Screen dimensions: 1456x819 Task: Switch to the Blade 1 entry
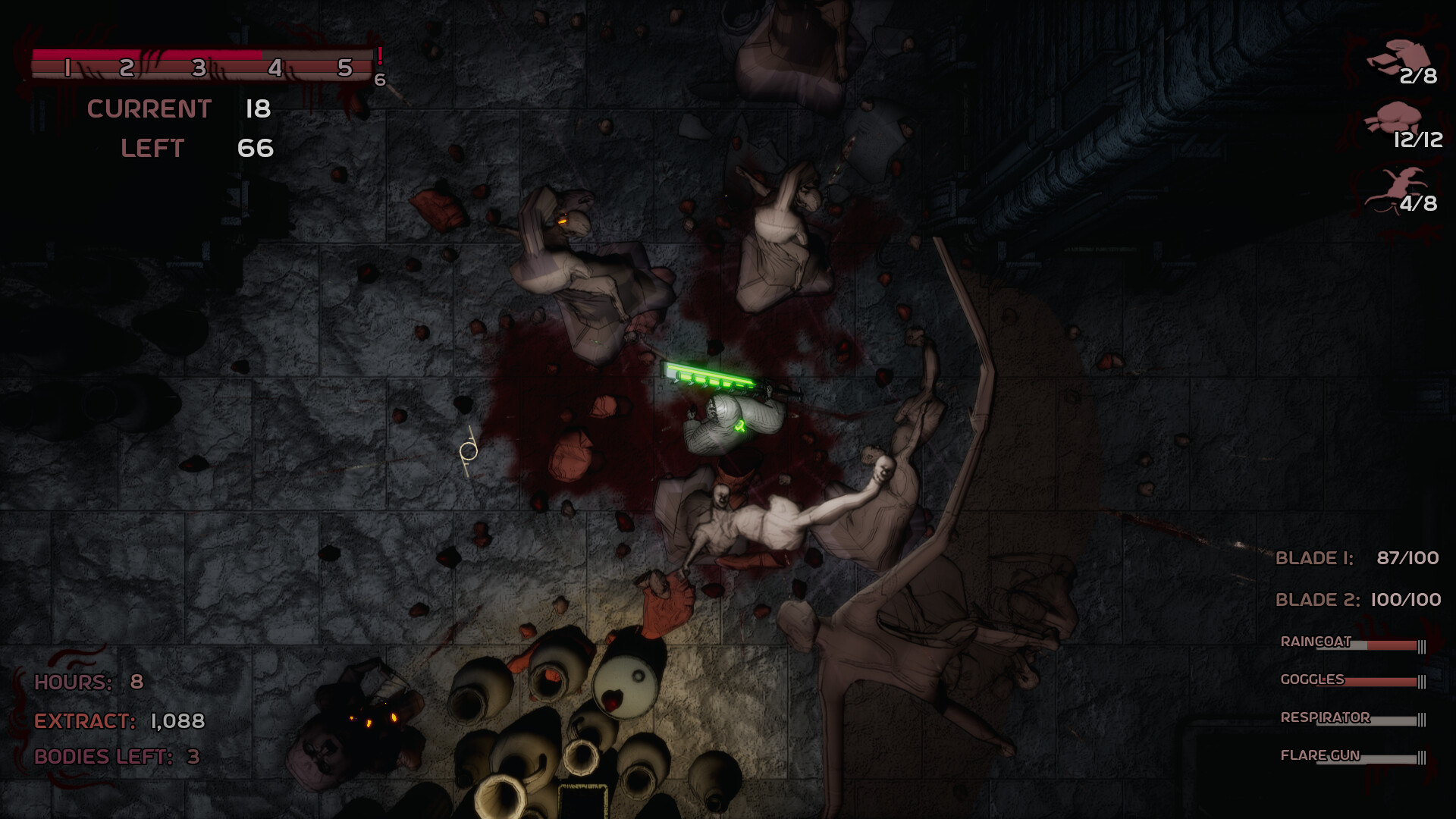(1356, 558)
